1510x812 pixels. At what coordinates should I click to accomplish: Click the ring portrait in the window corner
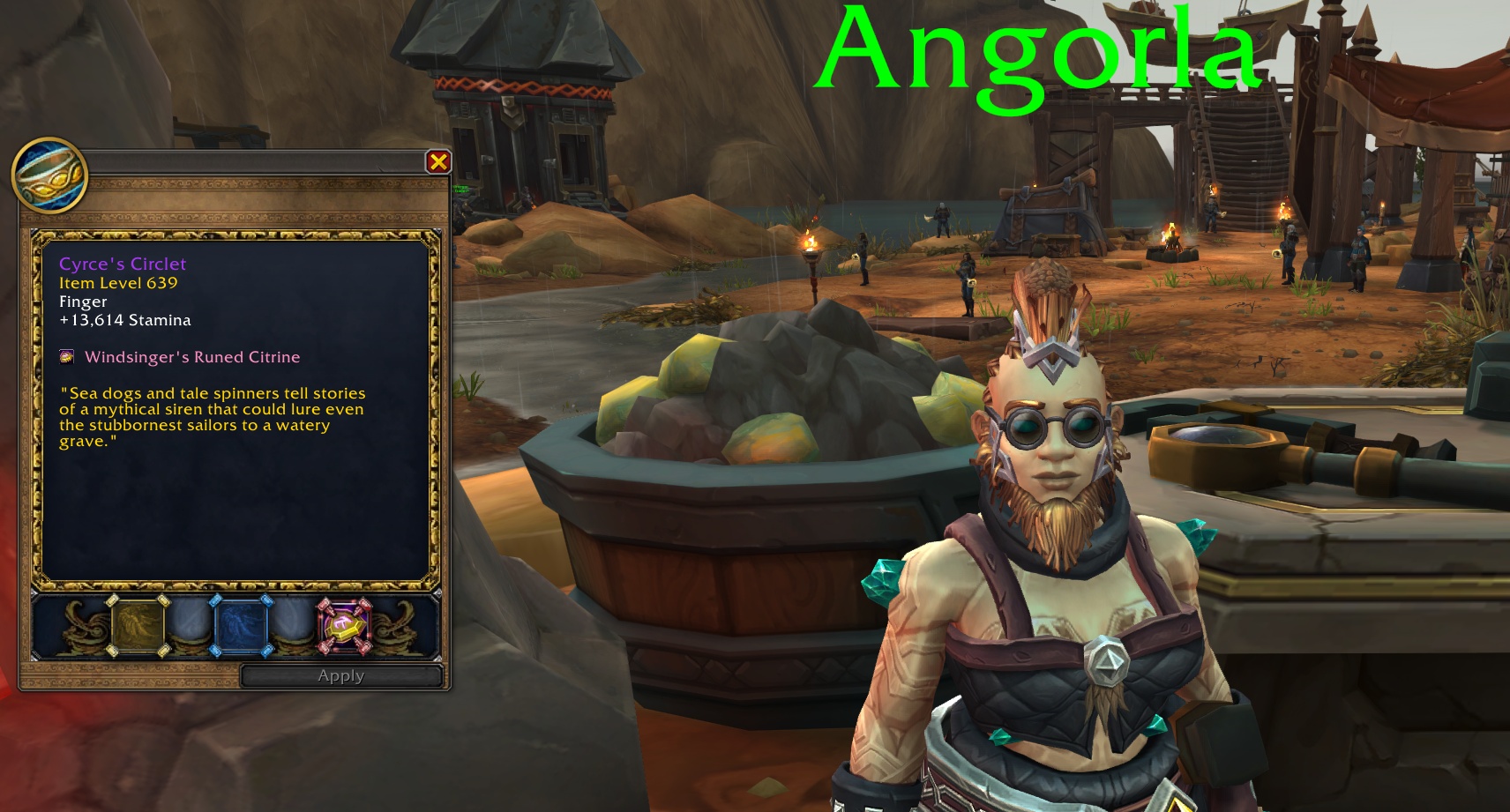pos(49,175)
